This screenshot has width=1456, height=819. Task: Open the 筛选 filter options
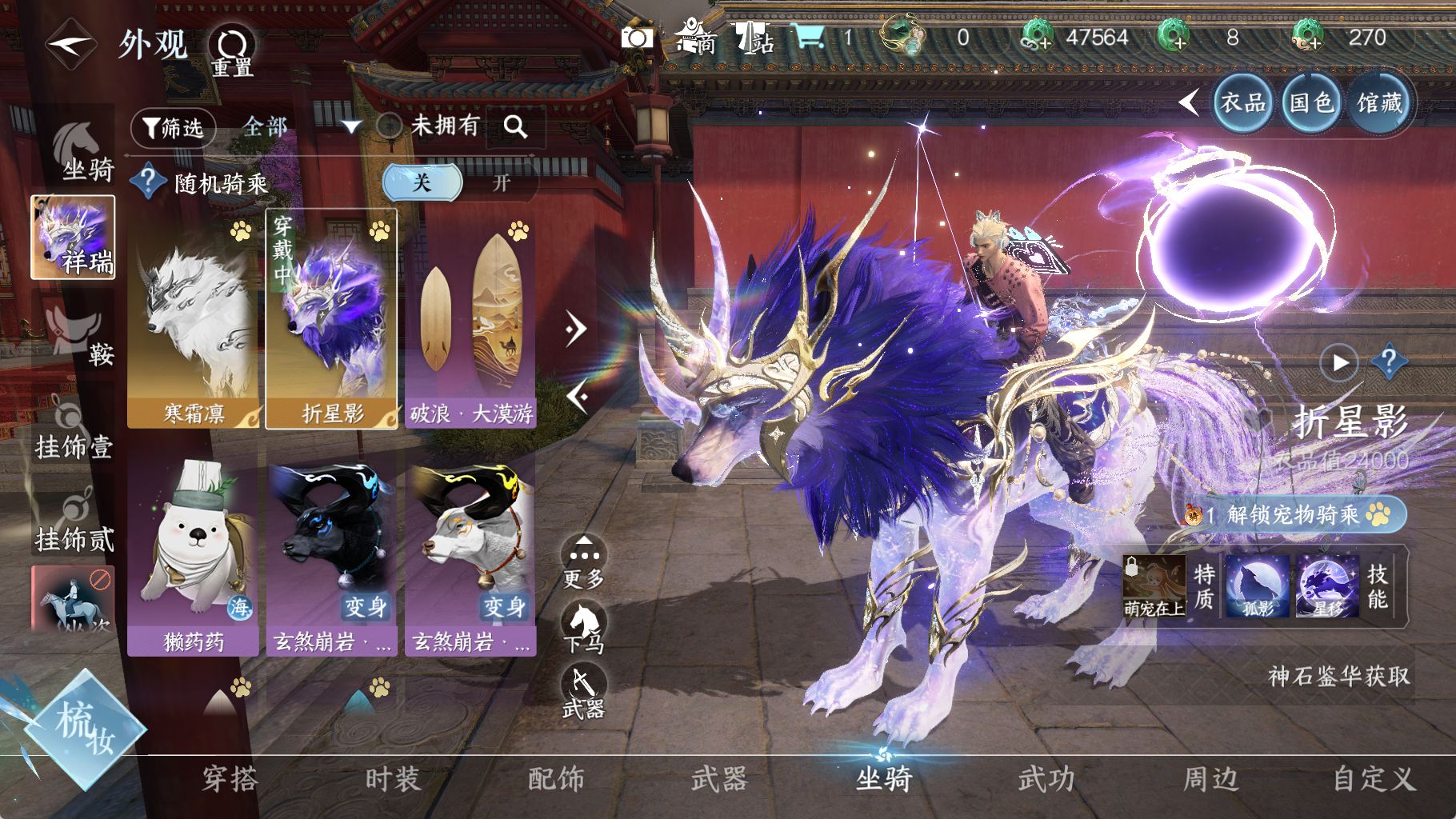[x=173, y=127]
